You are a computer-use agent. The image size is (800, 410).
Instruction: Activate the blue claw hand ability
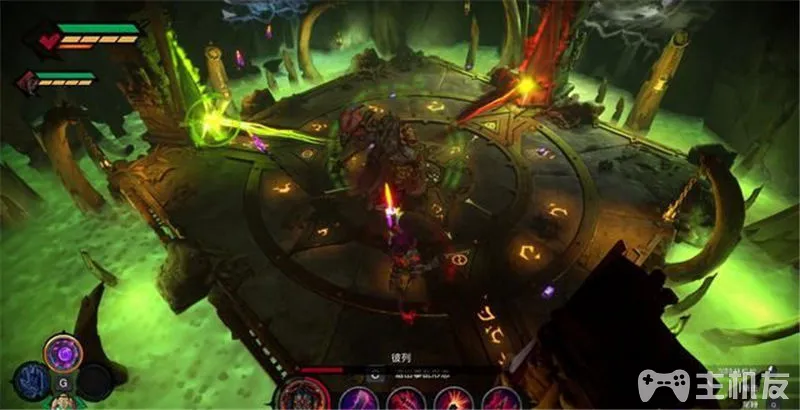[x=31, y=381]
